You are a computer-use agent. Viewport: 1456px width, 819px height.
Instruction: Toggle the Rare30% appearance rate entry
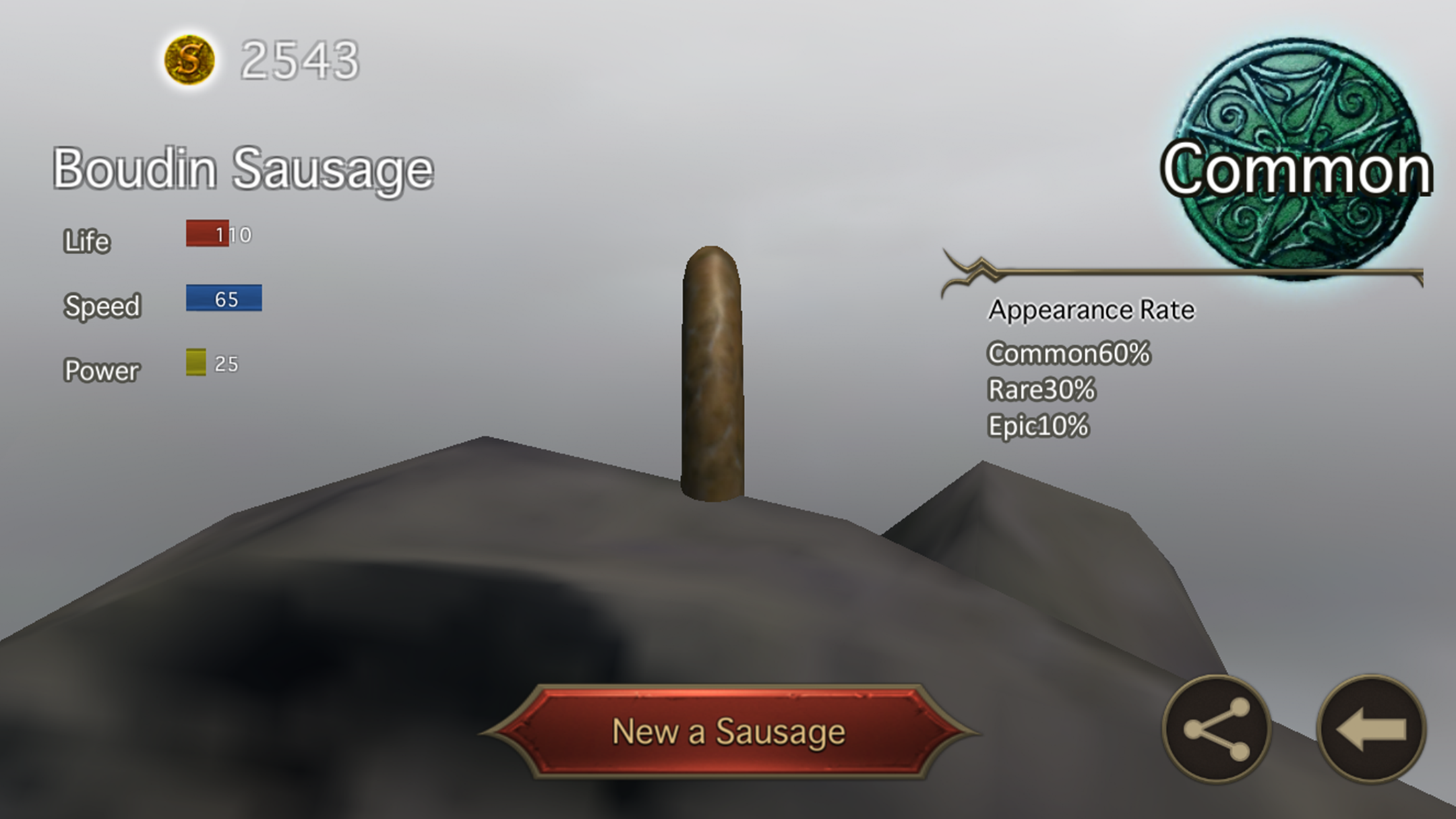(x=1041, y=389)
